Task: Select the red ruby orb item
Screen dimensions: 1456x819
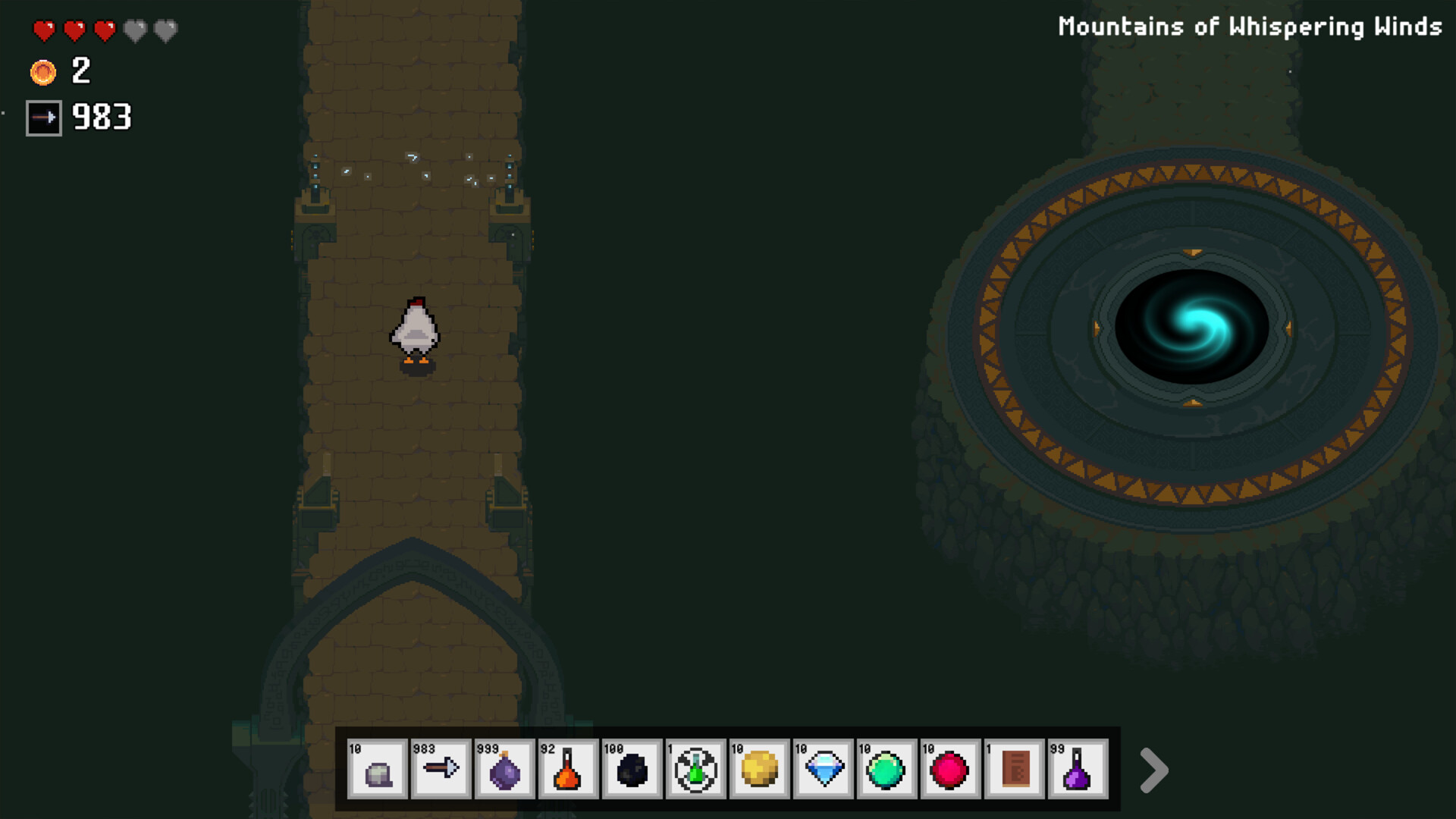Action: click(x=950, y=770)
